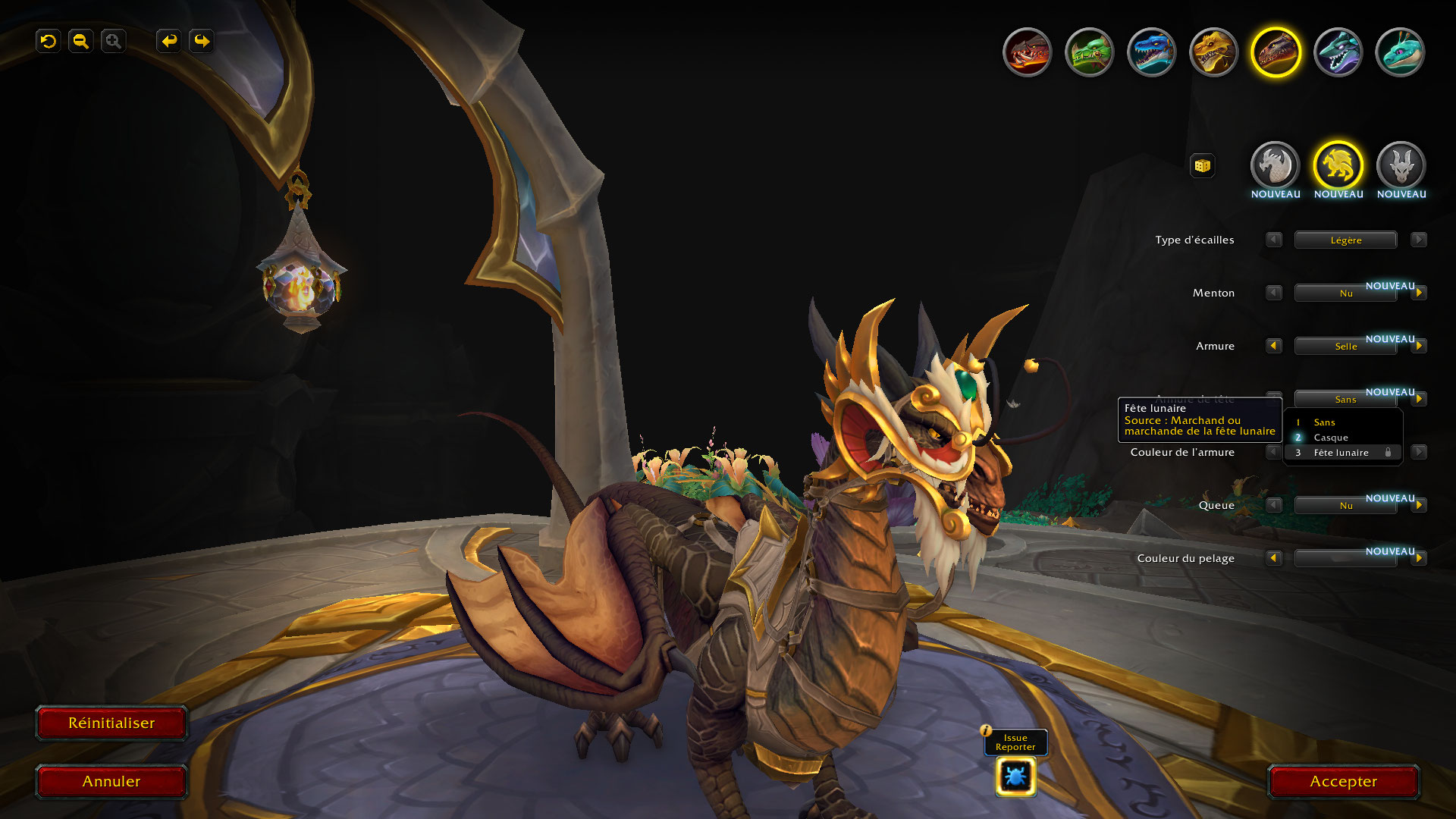Cancel with the Annuler button

111,782
